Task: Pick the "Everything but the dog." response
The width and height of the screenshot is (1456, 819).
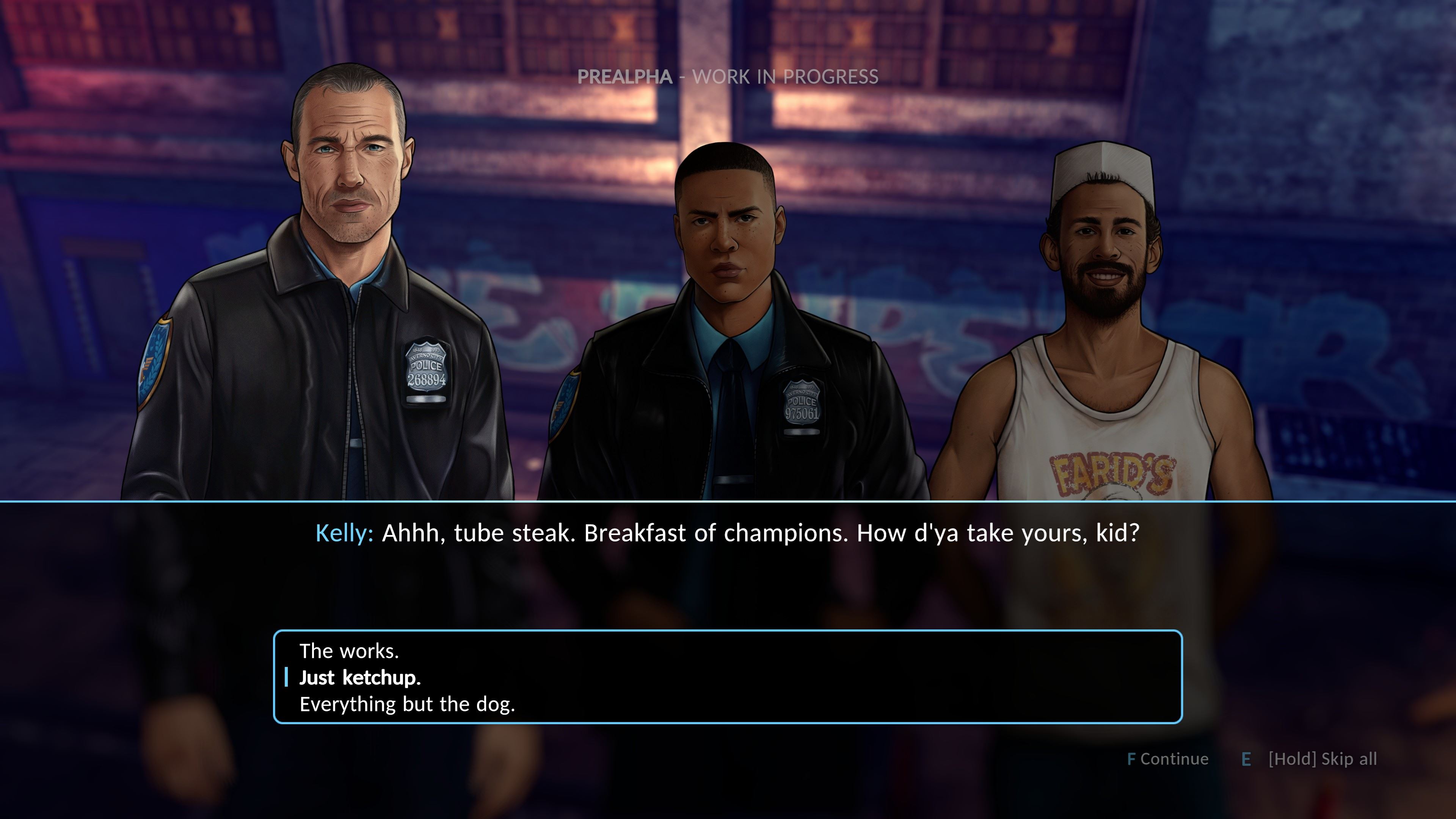Action: [407, 704]
